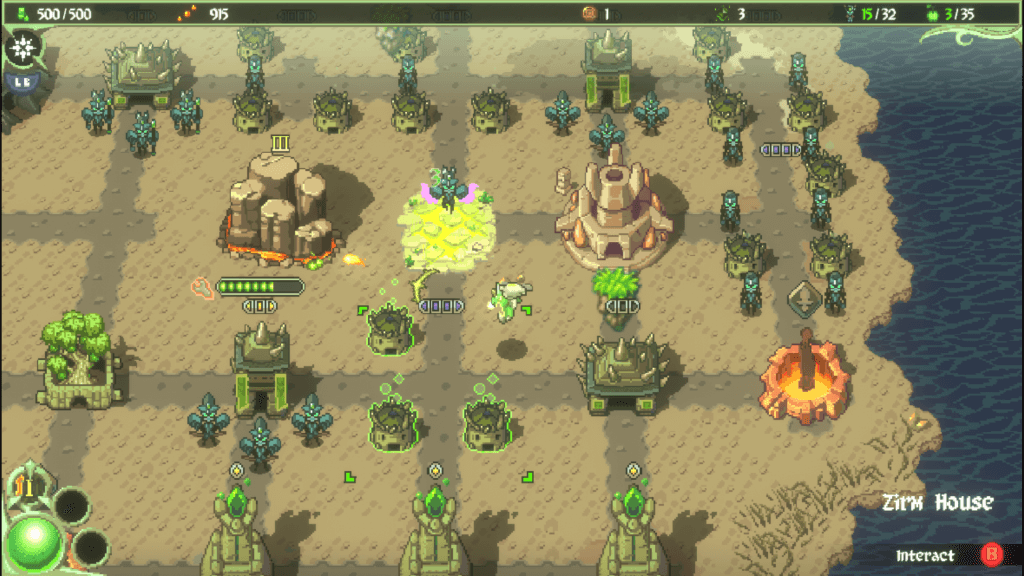Click the four-arrow rally icon
This screenshot has width=1024, height=576.
24,47
